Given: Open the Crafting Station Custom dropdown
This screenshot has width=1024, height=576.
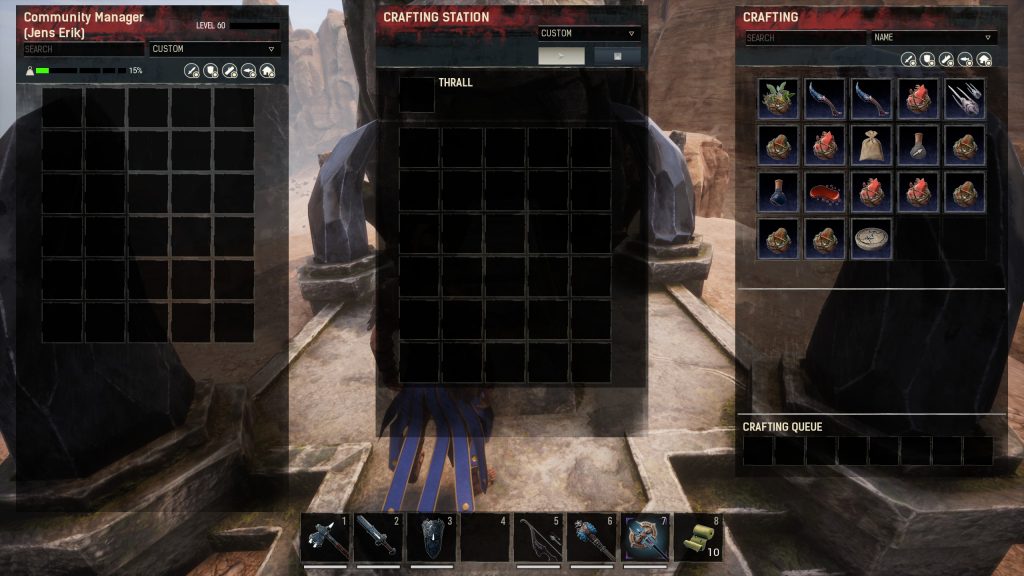Looking at the screenshot, I should 588,33.
